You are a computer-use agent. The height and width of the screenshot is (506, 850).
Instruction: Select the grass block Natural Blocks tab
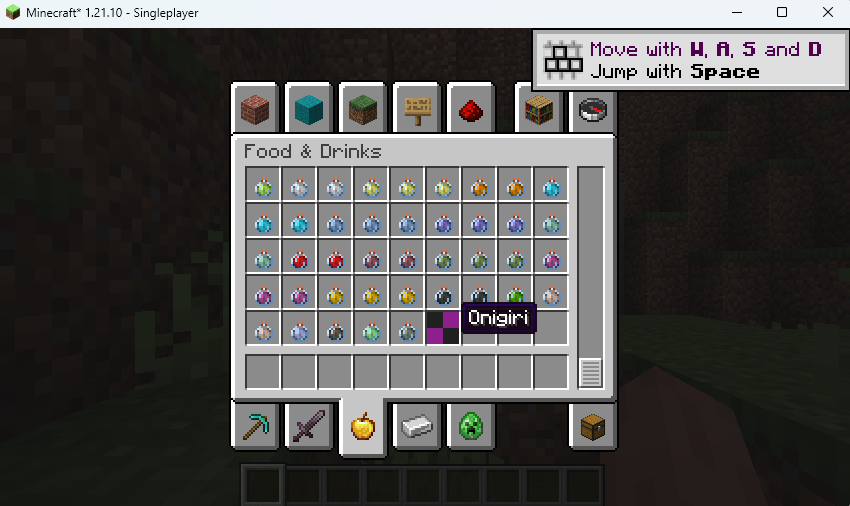coord(363,109)
